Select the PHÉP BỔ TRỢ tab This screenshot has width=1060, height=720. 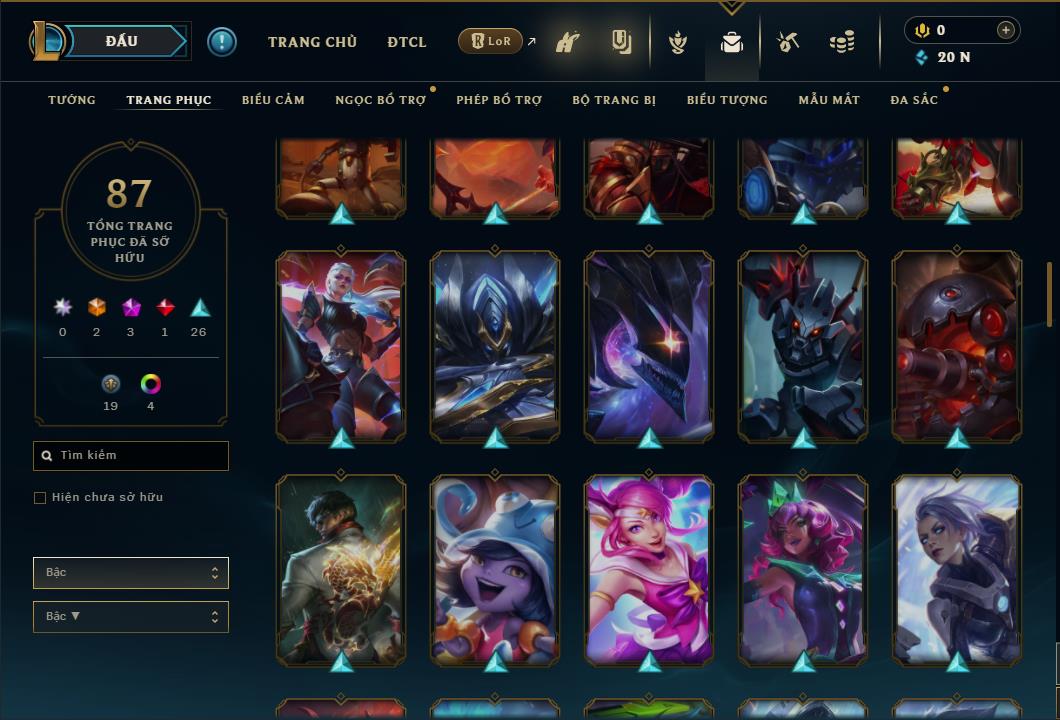tap(499, 100)
